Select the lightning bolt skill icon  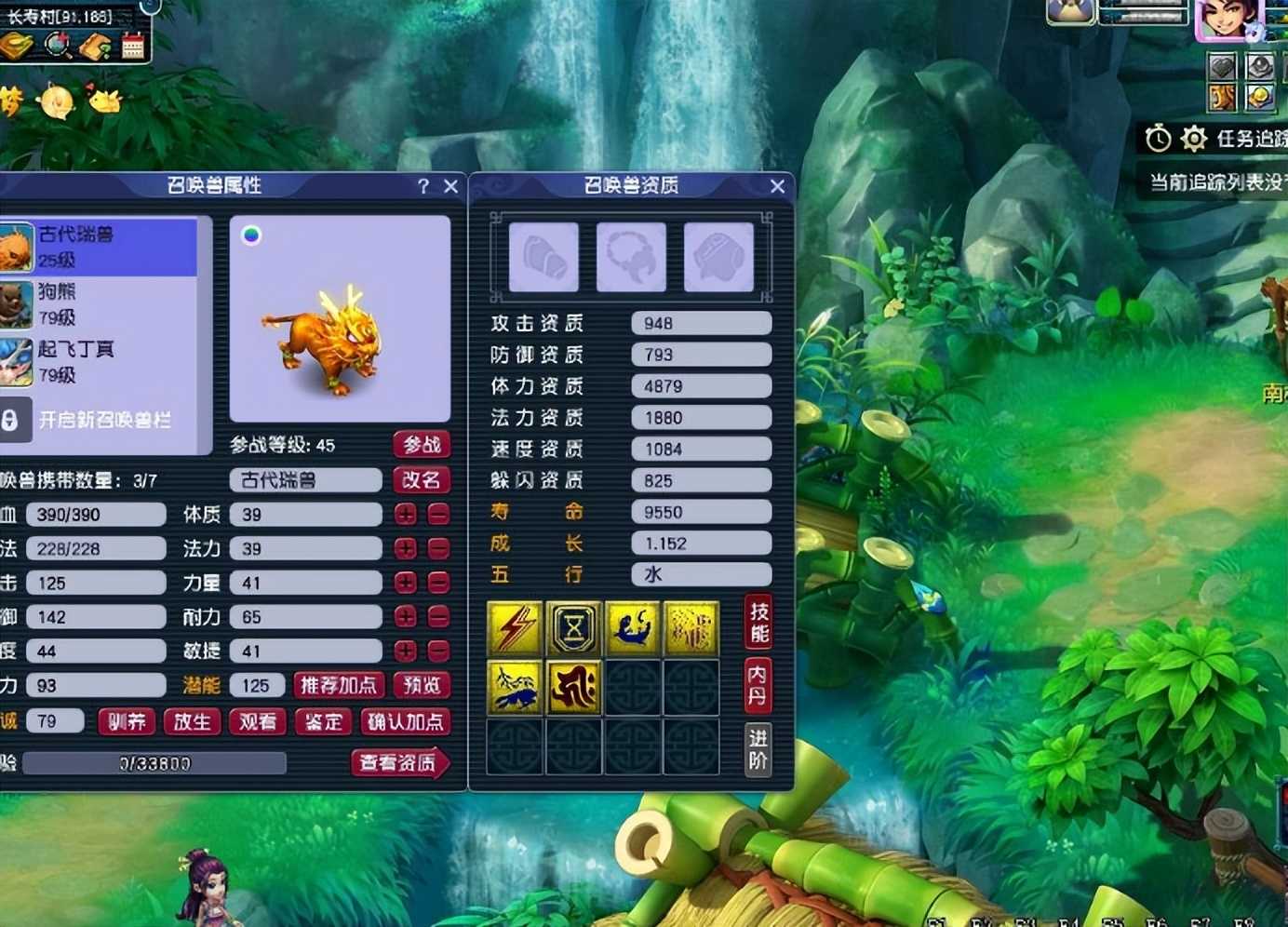[x=515, y=629]
